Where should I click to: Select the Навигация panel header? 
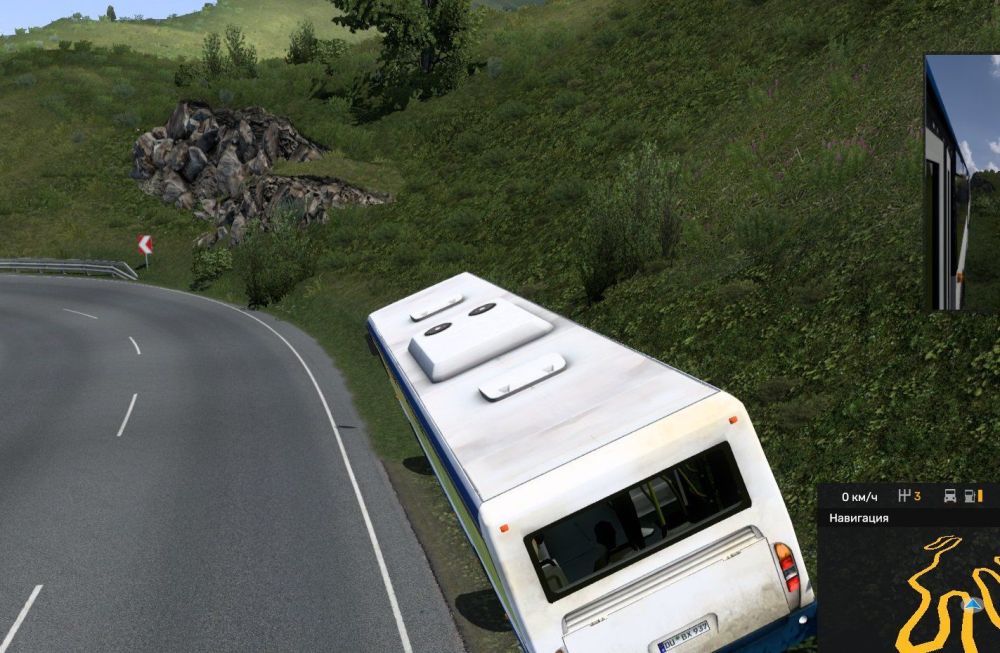coord(859,518)
